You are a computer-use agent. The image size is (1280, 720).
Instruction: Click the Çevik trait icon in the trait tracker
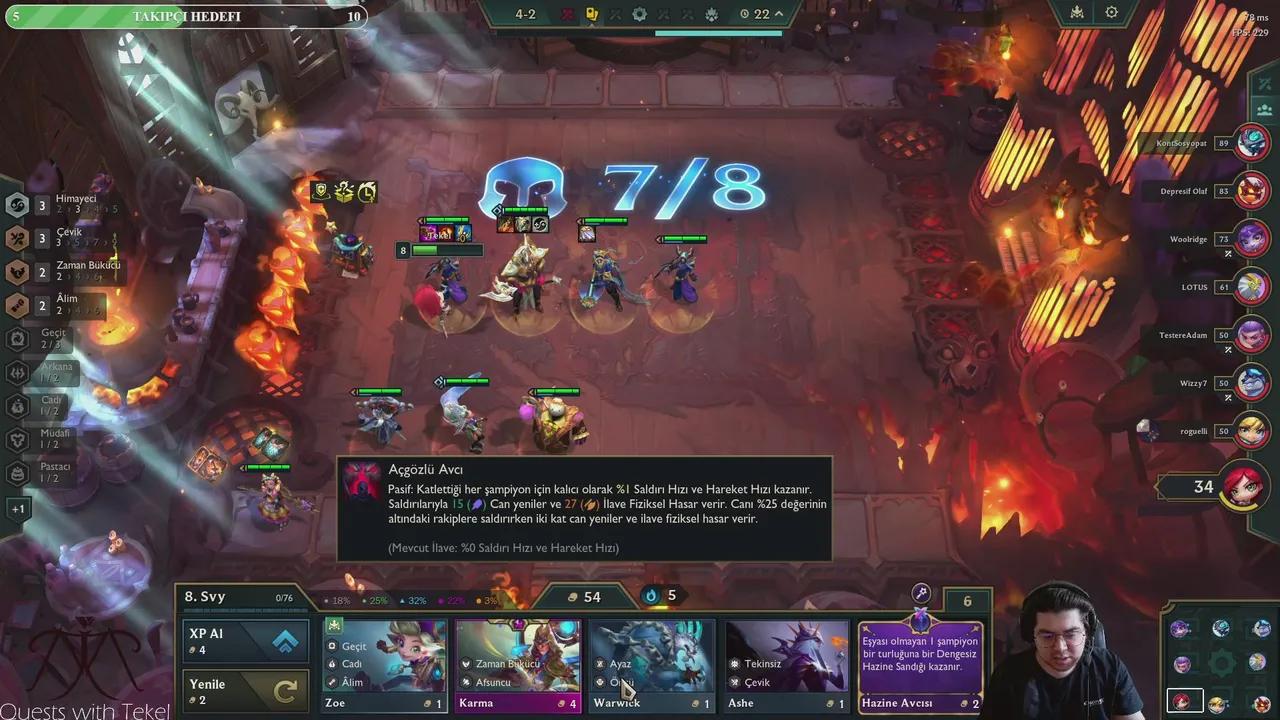click(16, 238)
